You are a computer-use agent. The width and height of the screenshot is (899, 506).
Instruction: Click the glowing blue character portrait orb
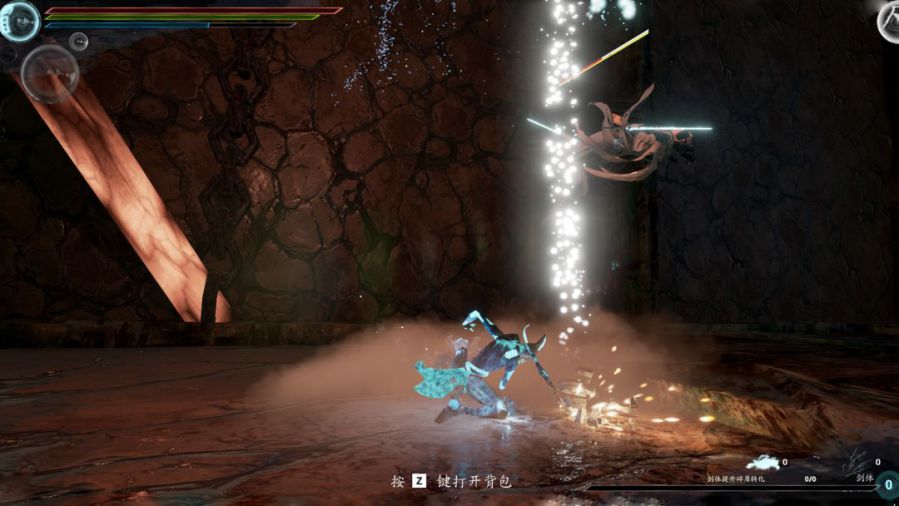pyautogui.click(x=18, y=20)
